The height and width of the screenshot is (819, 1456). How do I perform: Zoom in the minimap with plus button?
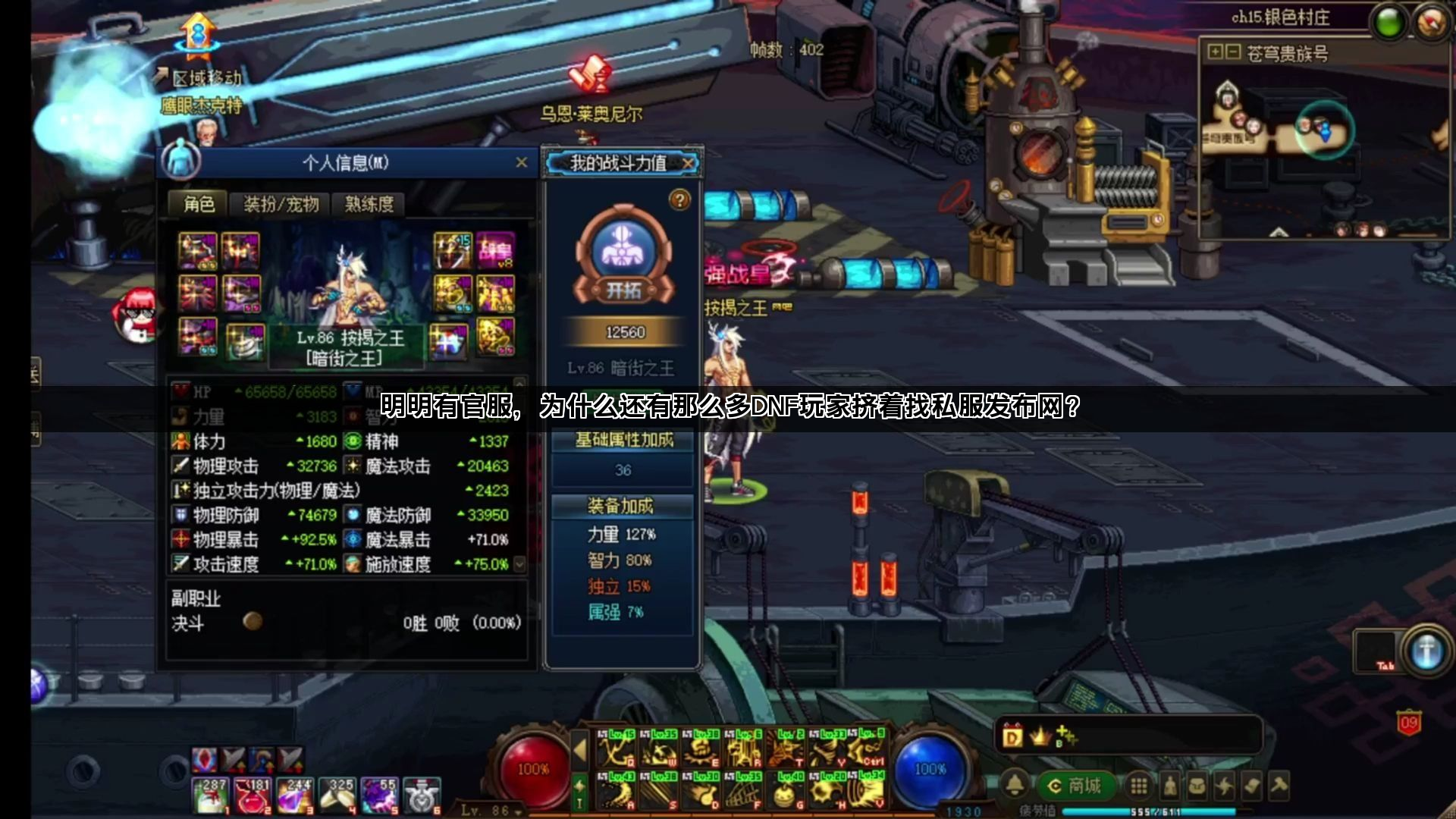tap(1216, 52)
